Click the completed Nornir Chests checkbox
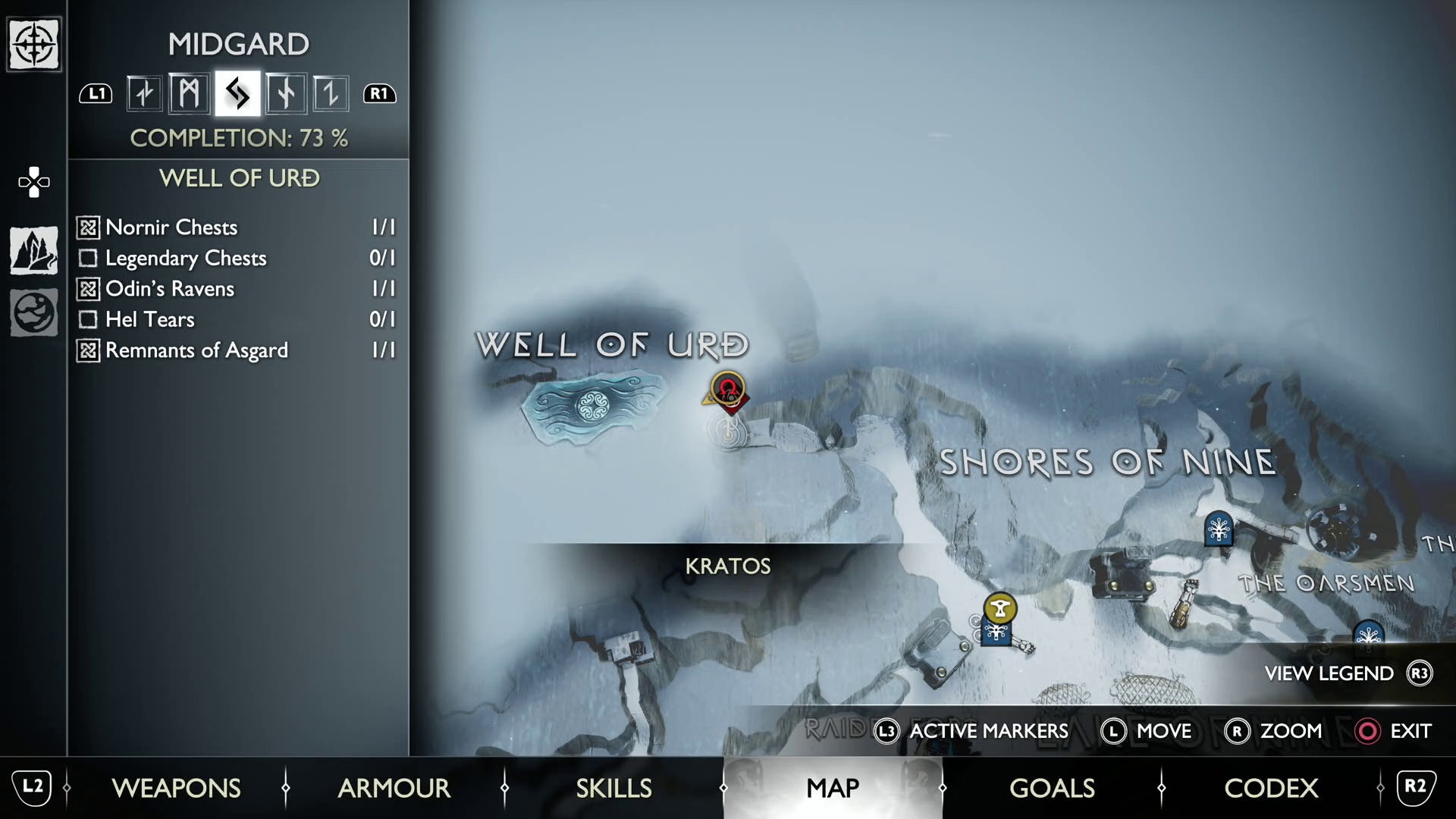The image size is (1456, 819). pyautogui.click(x=88, y=227)
